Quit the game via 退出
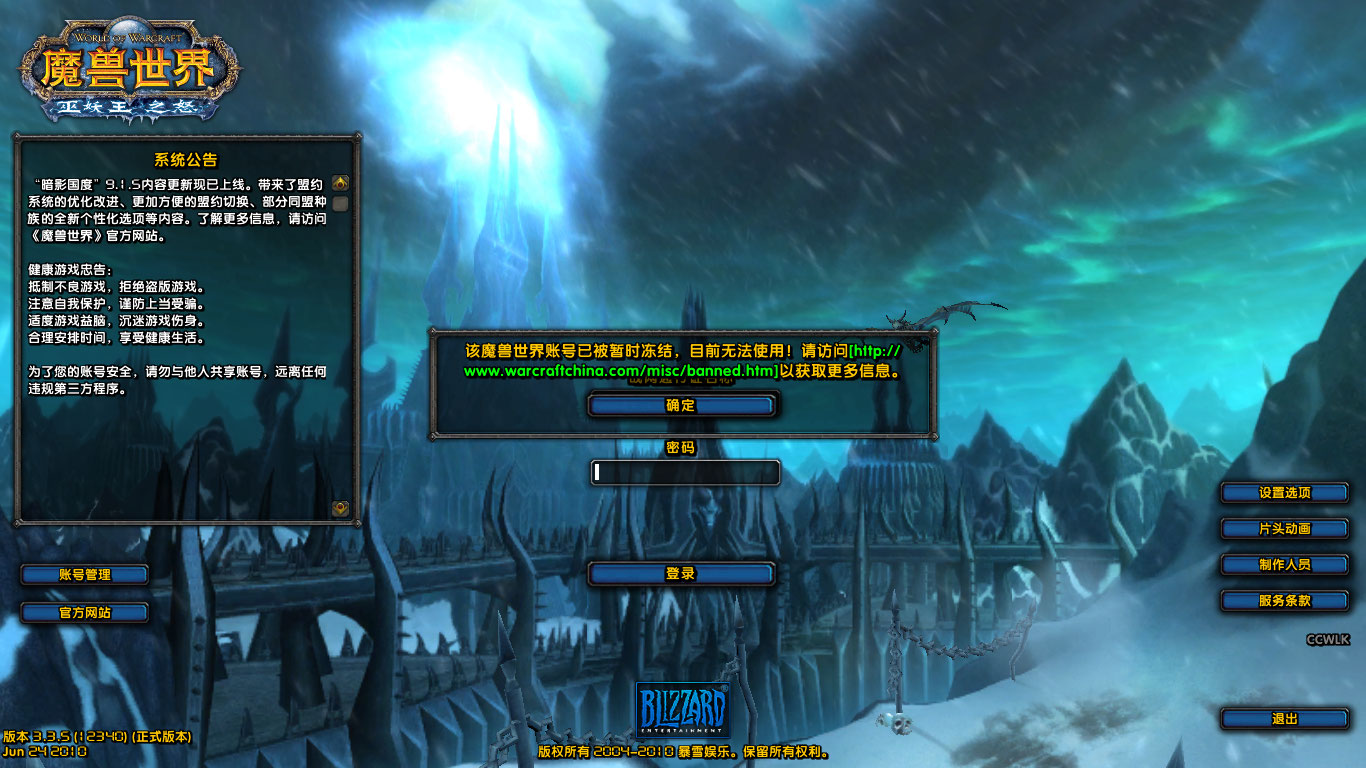 (1284, 718)
